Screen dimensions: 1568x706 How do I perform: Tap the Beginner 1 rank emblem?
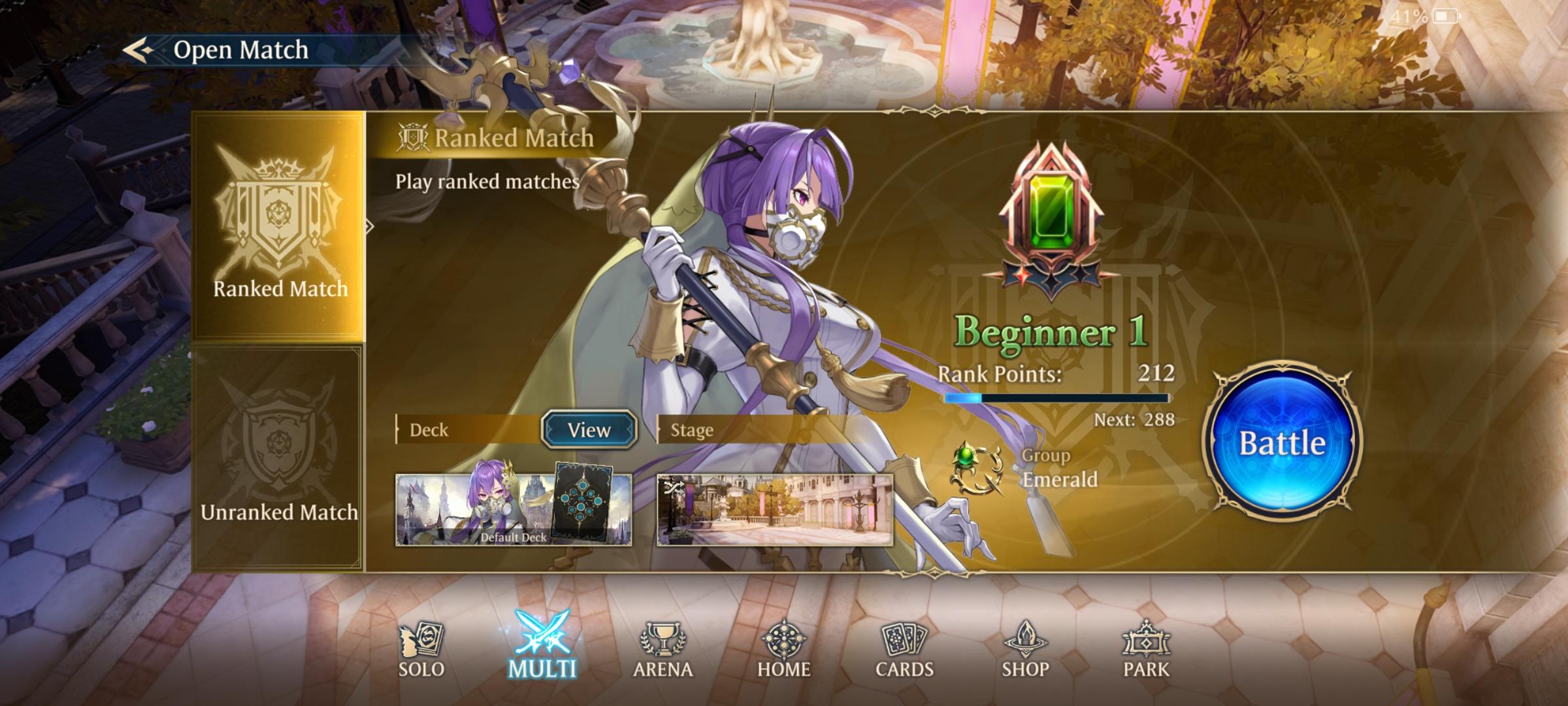click(1053, 216)
